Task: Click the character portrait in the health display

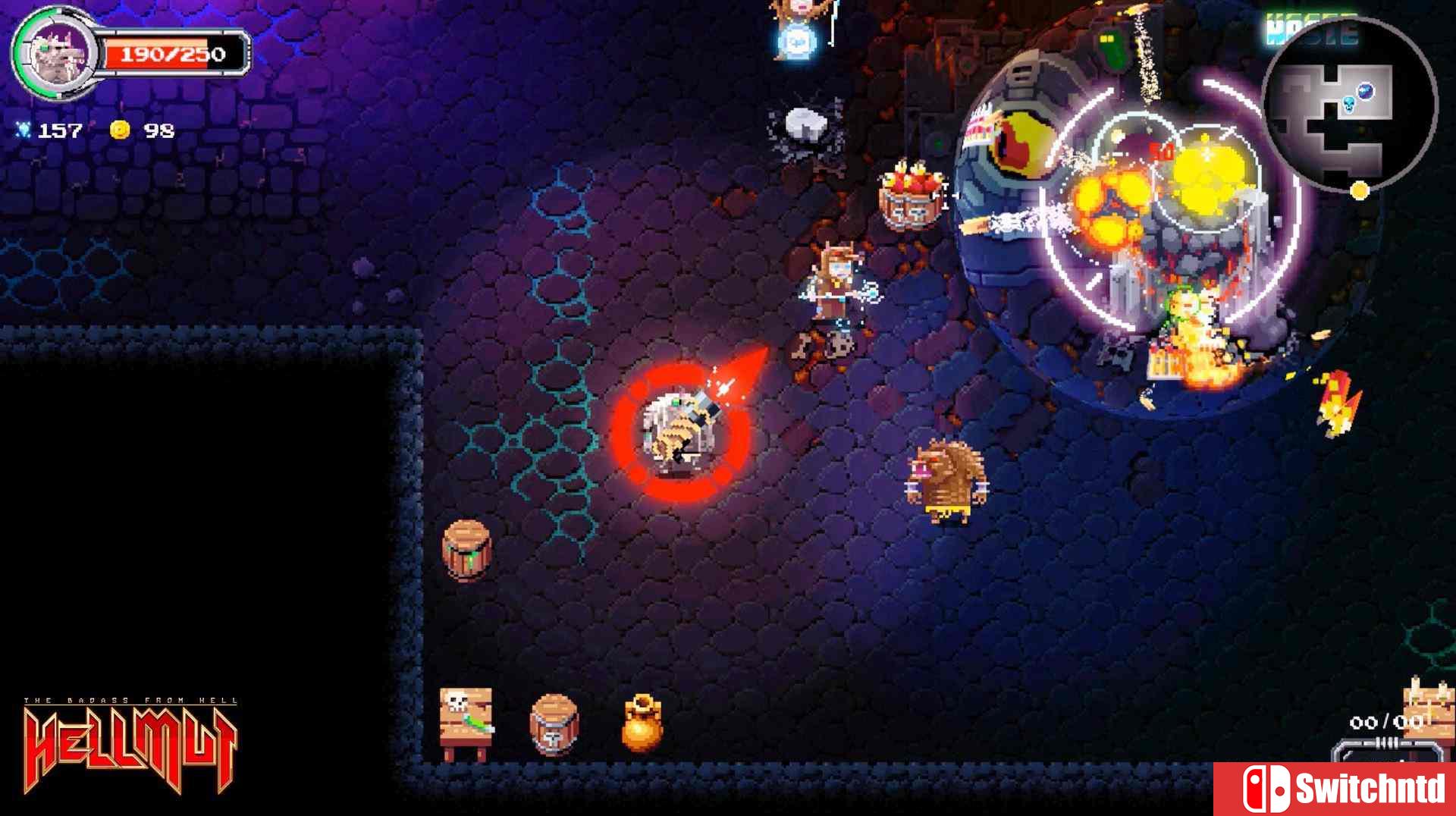Action: pyautogui.click(x=61, y=55)
